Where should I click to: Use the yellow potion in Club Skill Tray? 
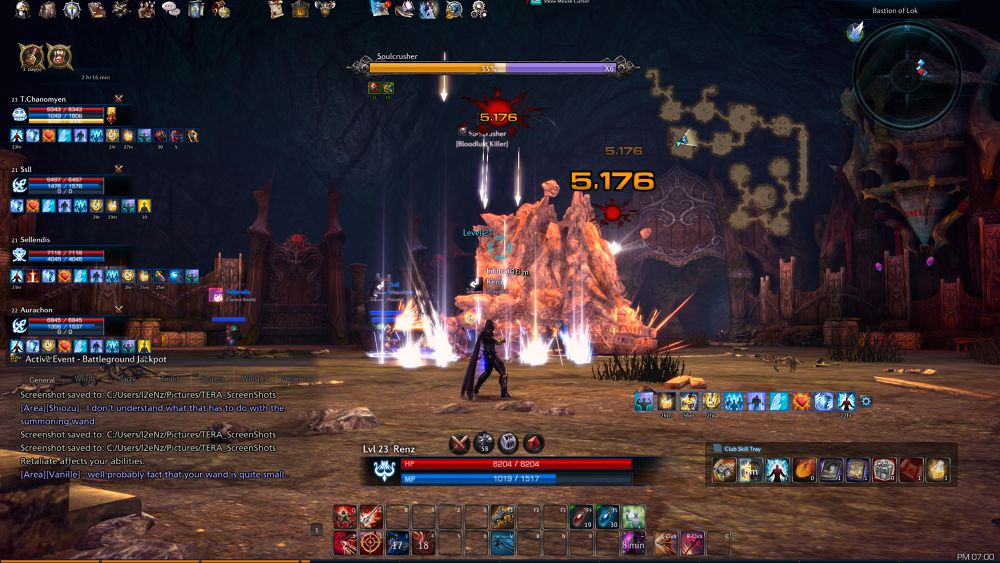(935, 470)
